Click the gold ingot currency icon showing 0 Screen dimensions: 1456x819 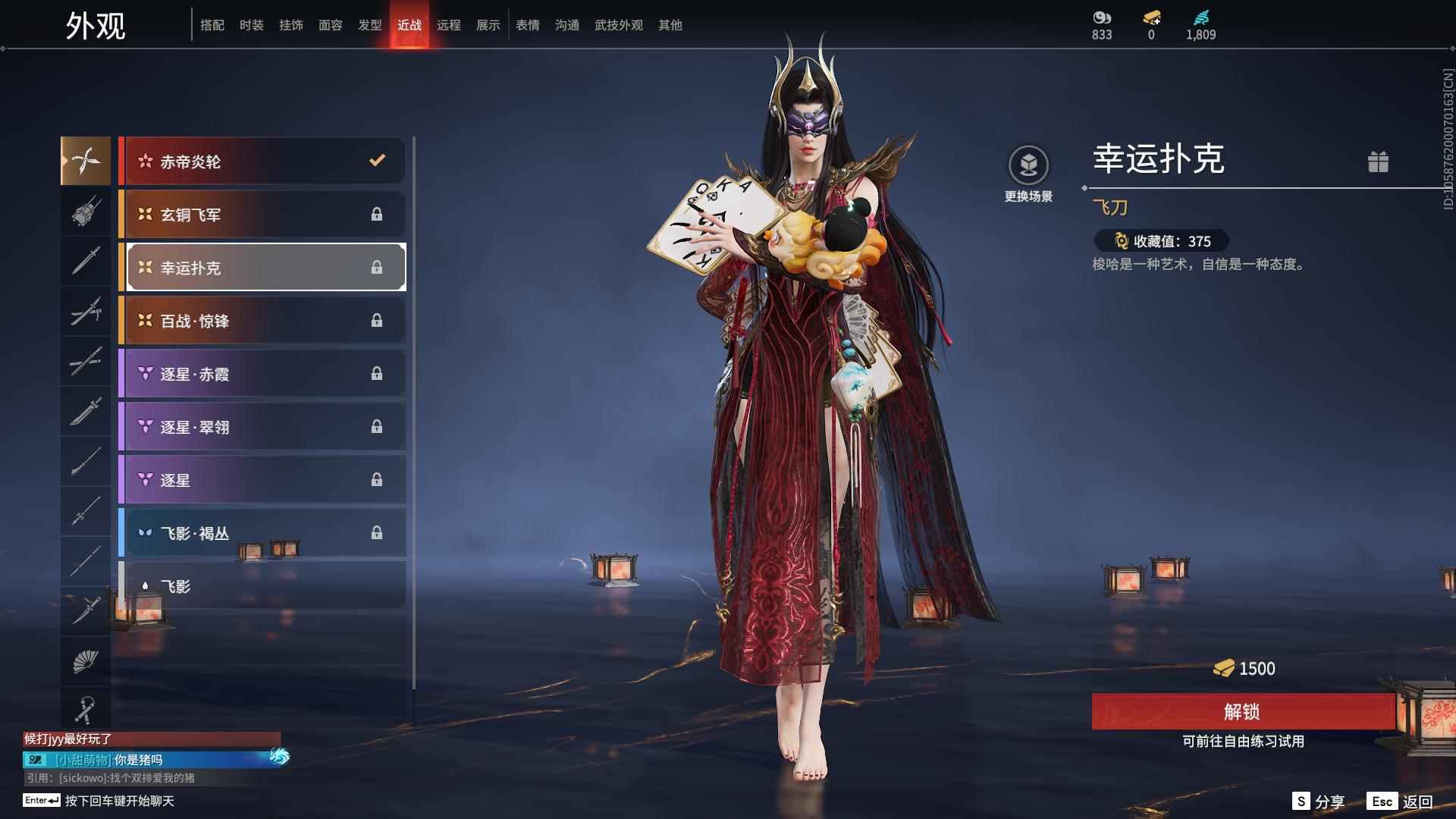[x=1150, y=17]
